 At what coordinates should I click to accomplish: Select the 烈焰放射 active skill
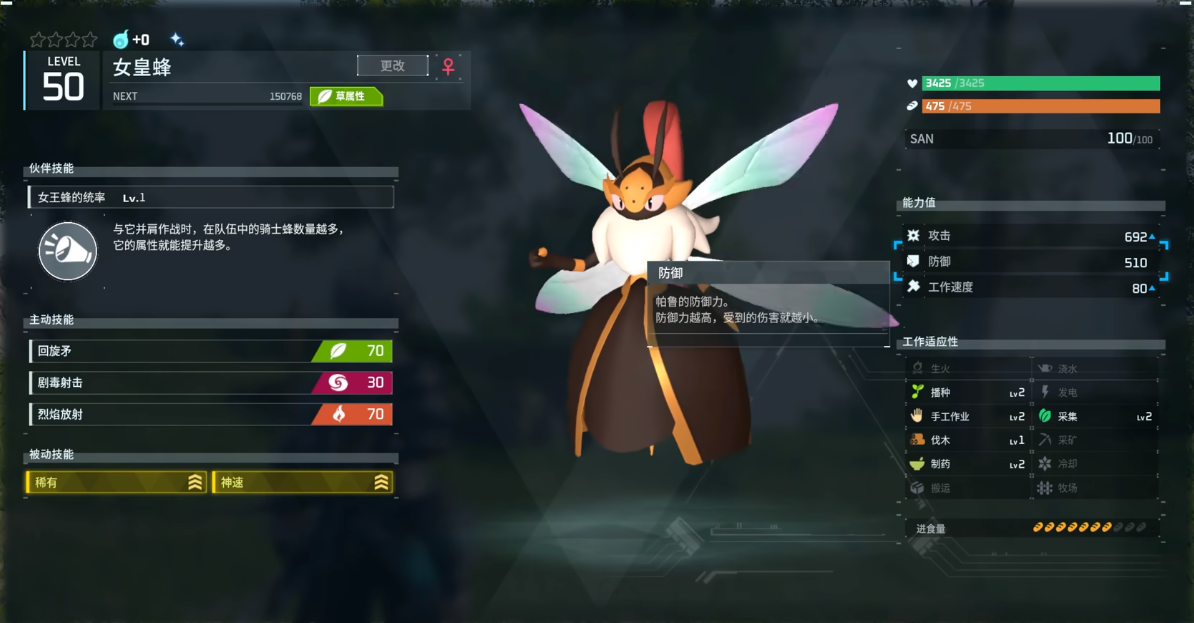tap(210, 414)
